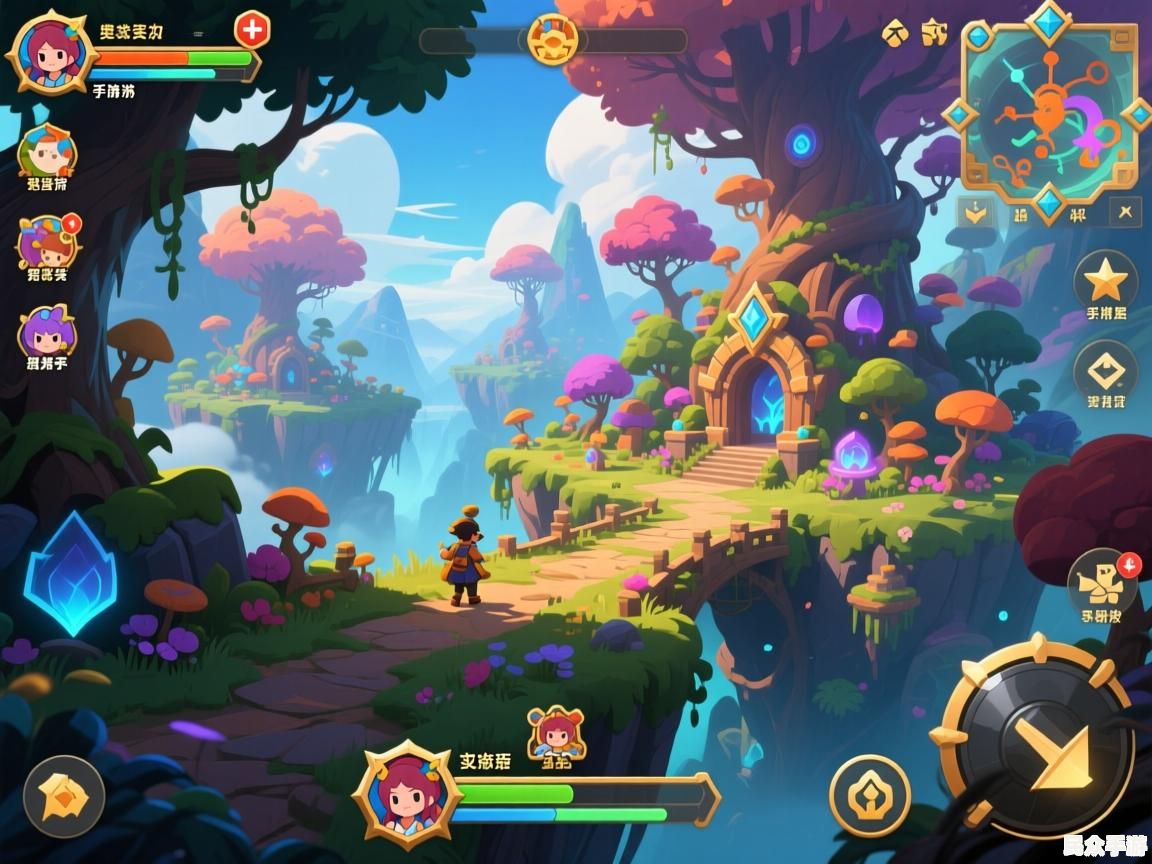Screen dimensions: 1152x864
Task: Close the minimap using the X button
Action: click(x=1127, y=212)
